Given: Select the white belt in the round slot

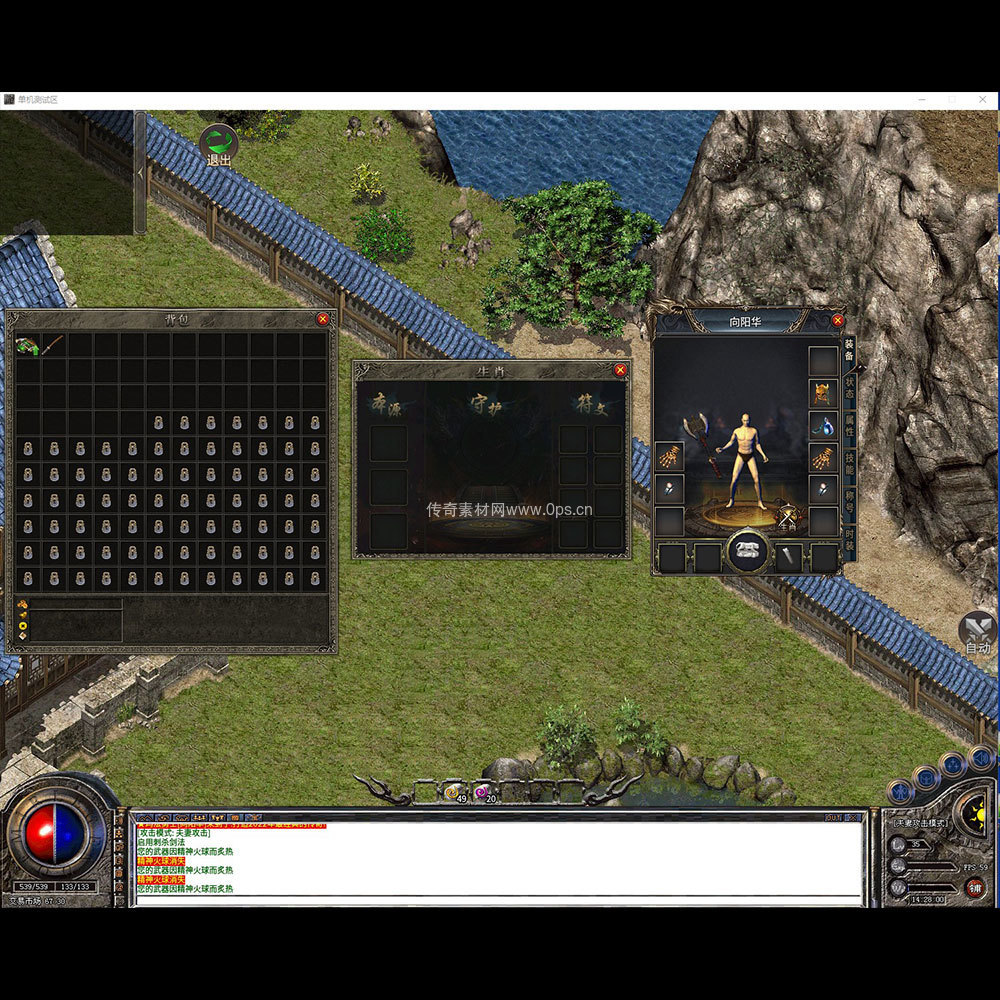Looking at the screenshot, I should 747,553.
